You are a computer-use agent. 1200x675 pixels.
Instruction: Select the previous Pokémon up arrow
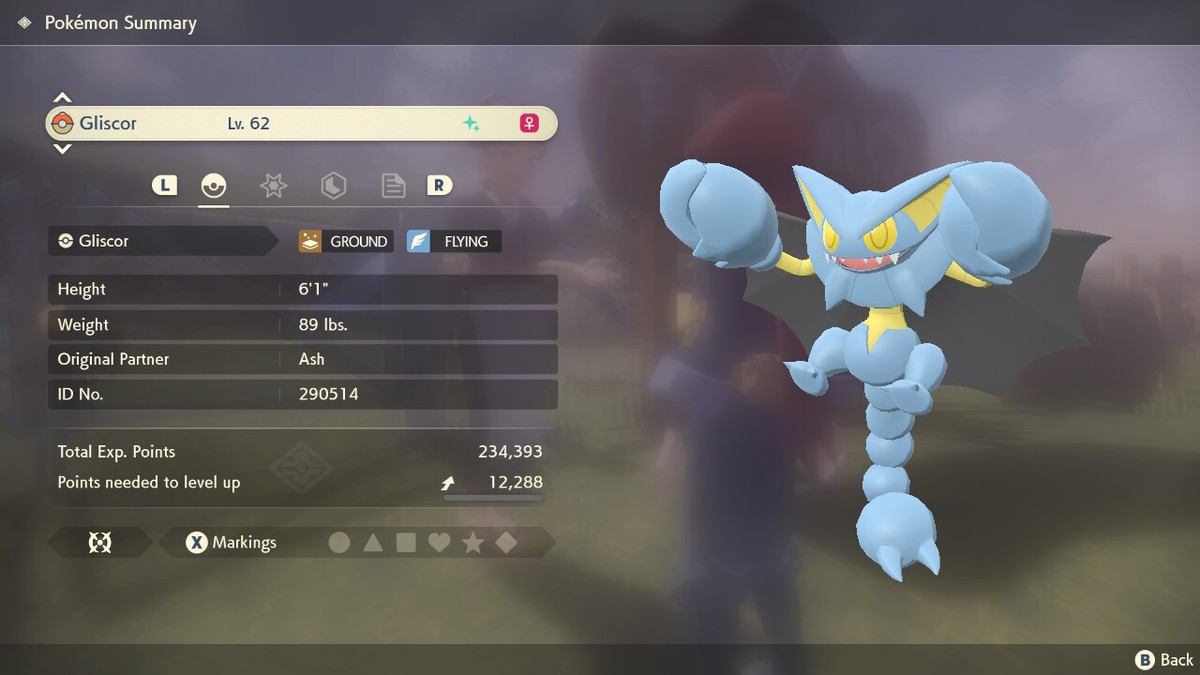coord(62,98)
